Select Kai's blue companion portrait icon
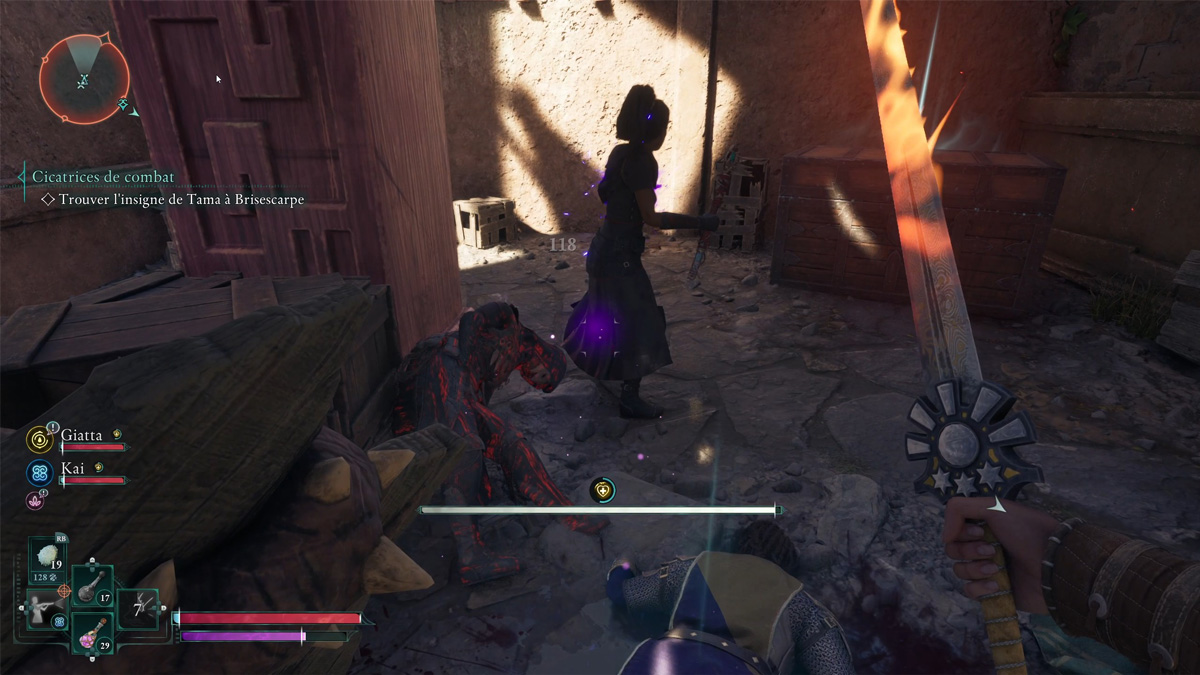1200x675 pixels. pos(41,472)
